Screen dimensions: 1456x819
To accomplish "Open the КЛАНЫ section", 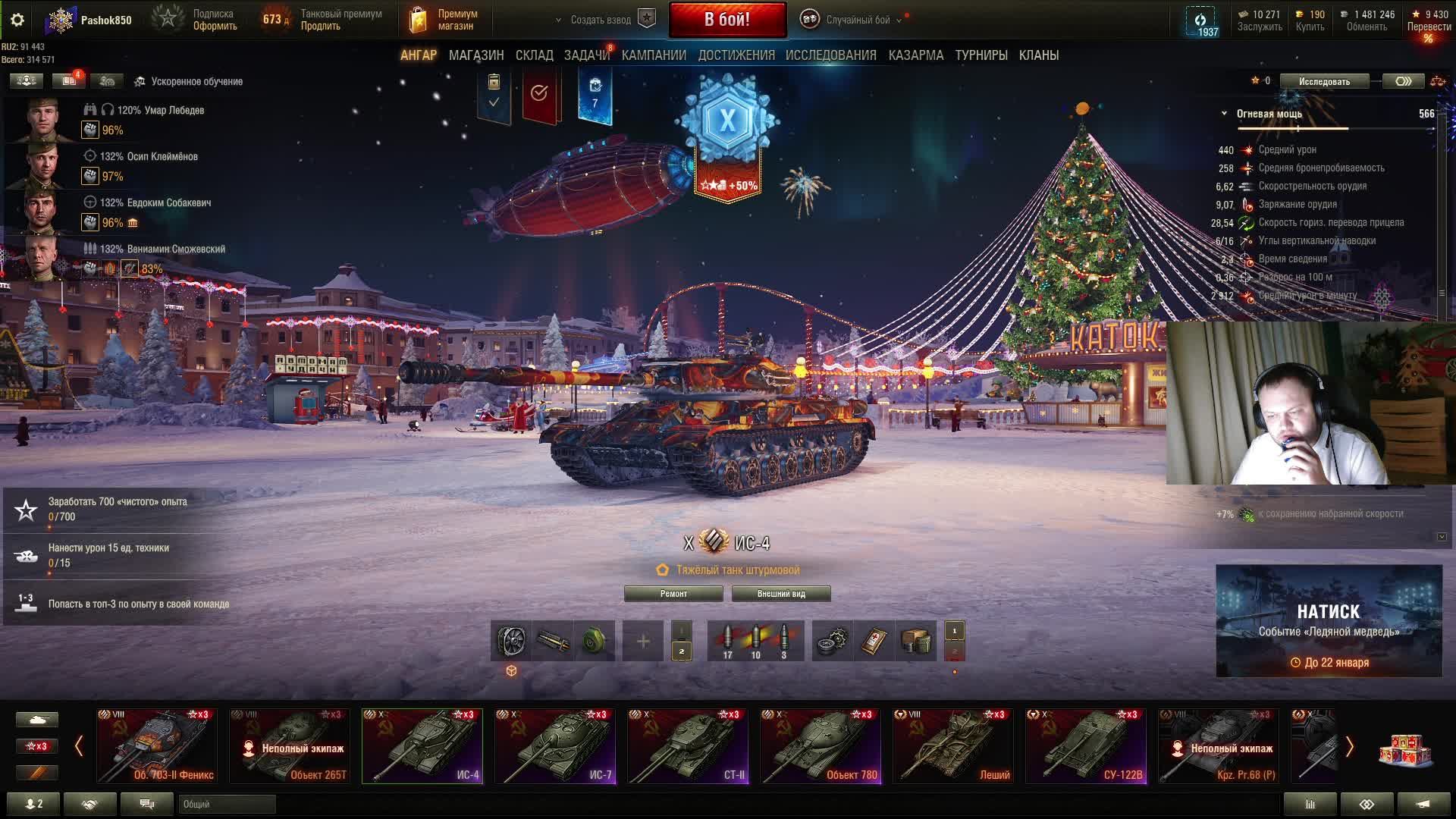I will tap(1038, 55).
